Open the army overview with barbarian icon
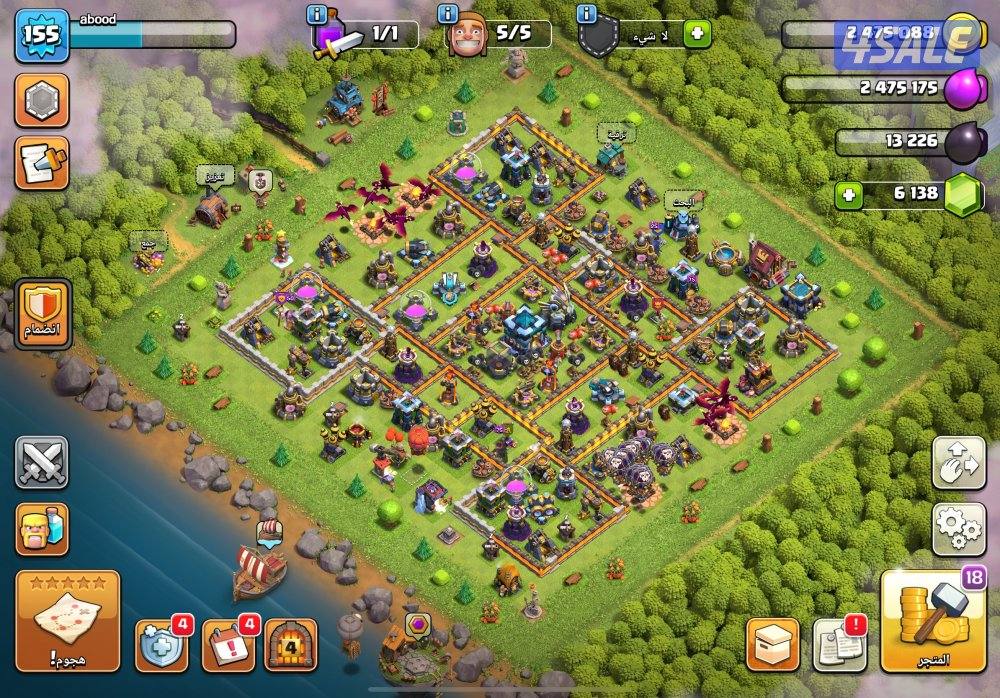The image size is (1000, 698). click(42, 529)
